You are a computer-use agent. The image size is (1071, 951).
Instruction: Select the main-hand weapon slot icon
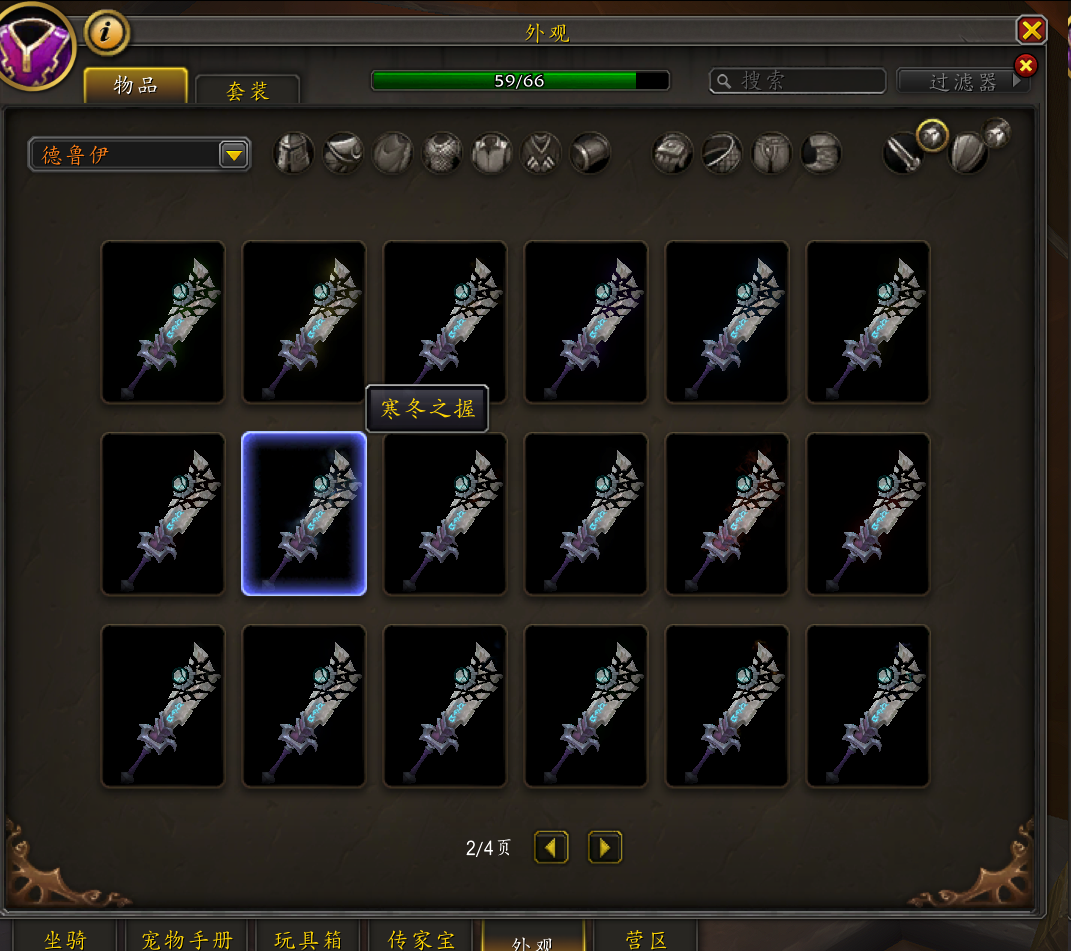(x=902, y=154)
